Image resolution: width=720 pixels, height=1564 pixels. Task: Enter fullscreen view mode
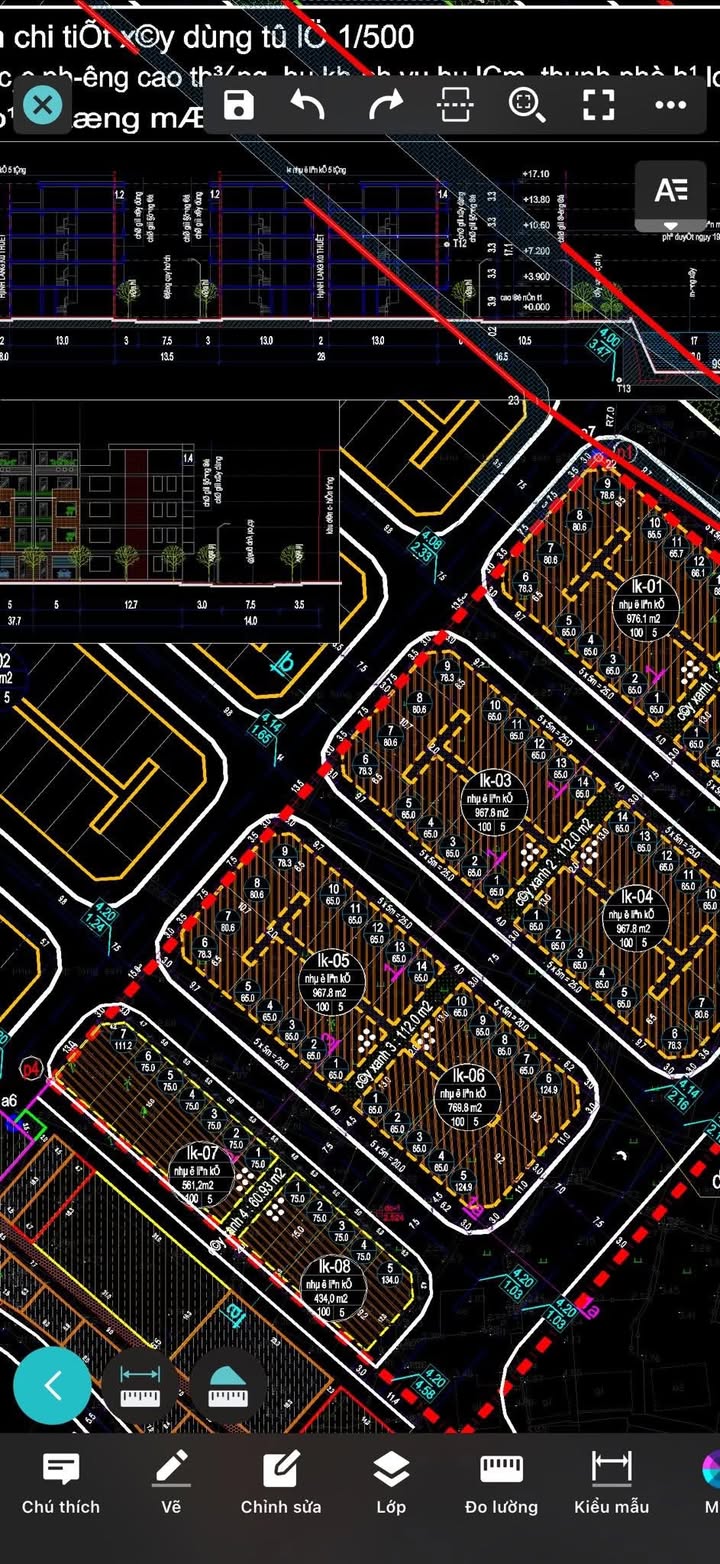pos(598,104)
